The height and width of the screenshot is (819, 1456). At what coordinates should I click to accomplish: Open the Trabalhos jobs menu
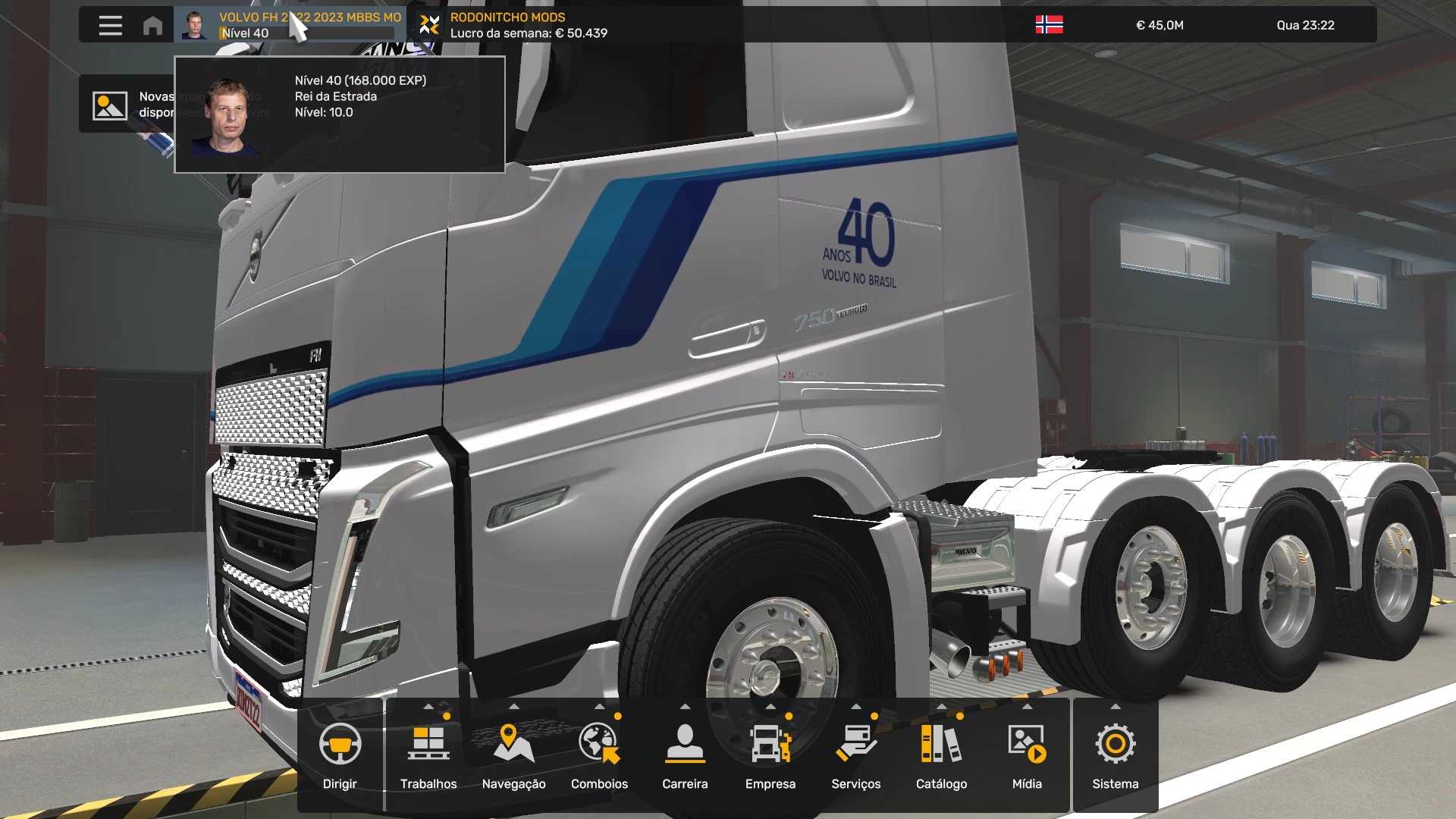pos(428,755)
